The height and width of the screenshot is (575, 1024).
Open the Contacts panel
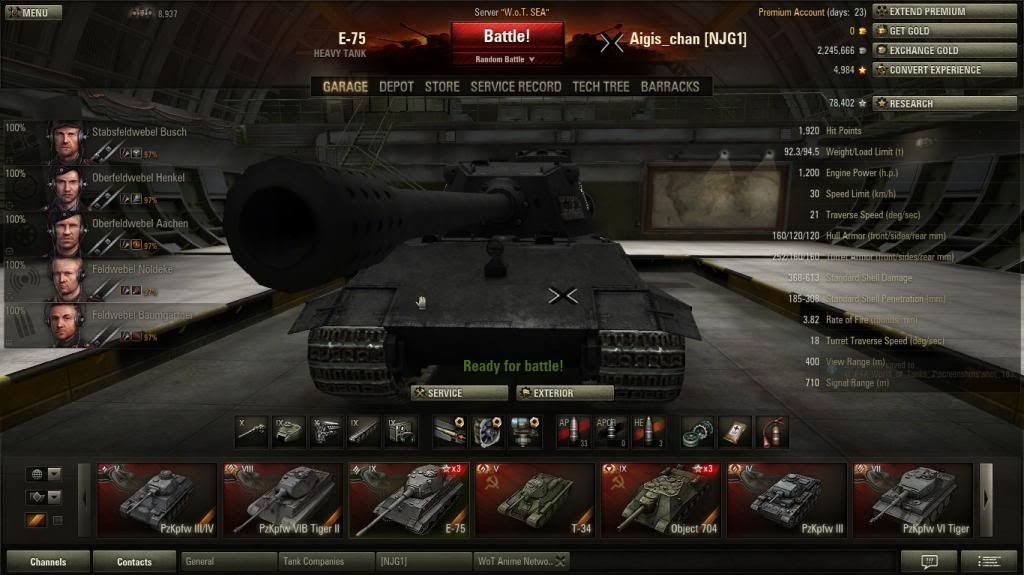click(x=134, y=562)
